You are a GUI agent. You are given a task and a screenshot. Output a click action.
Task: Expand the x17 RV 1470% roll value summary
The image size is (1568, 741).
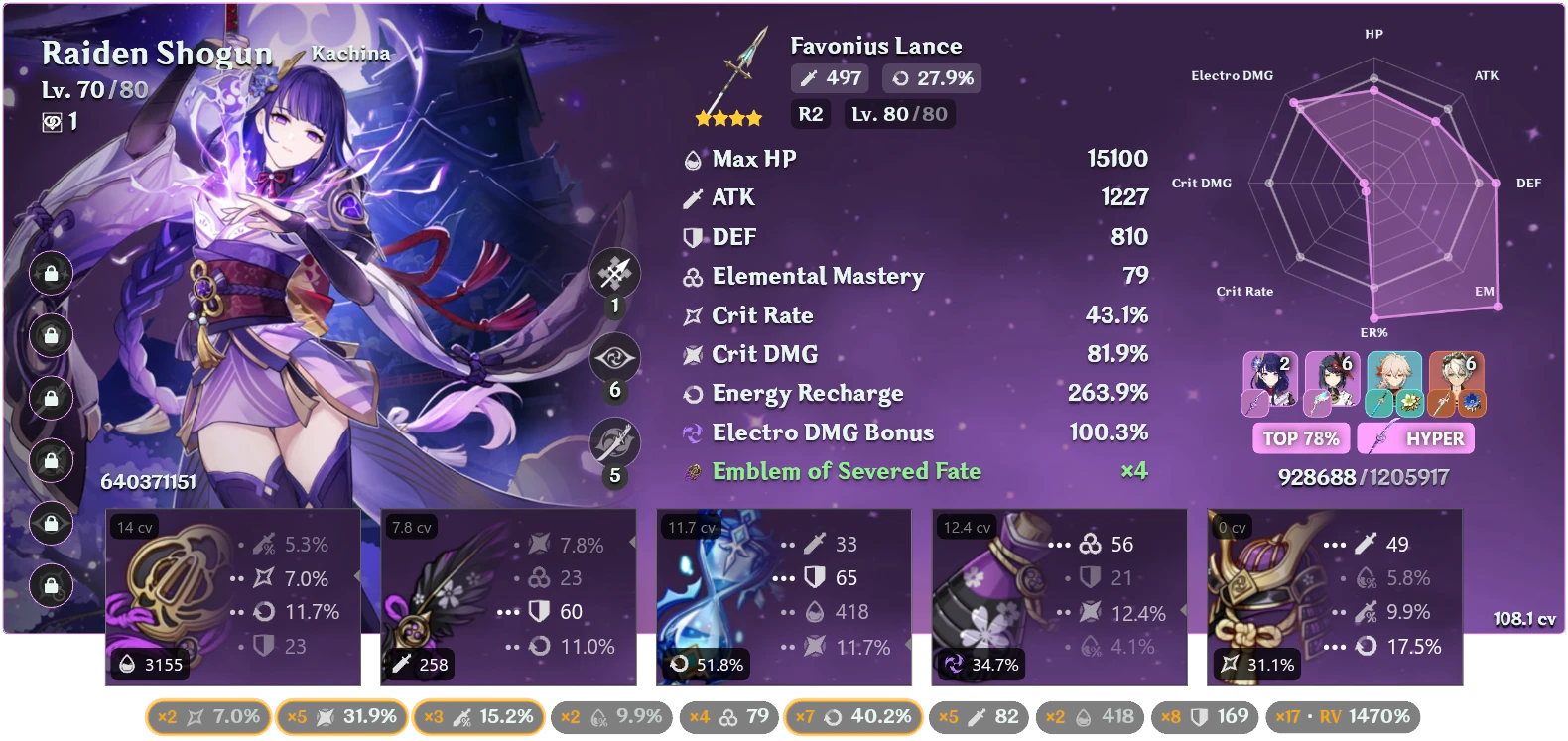pyautogui.click(x=1345, y=715)
